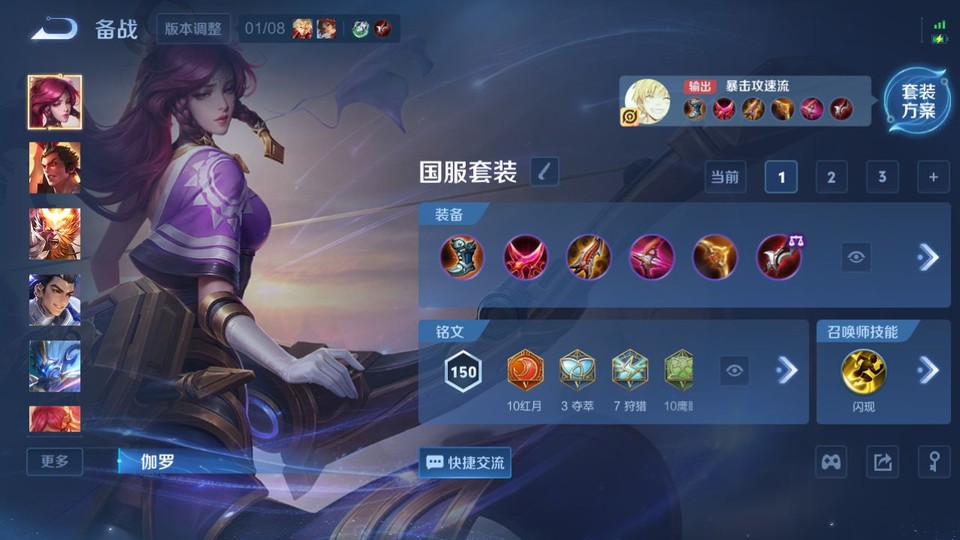The width and height of the screenshot is (960, 540).
Task: Toggle the equipment row eye icon
Action: pyautogui.click(x=856, y=257)
